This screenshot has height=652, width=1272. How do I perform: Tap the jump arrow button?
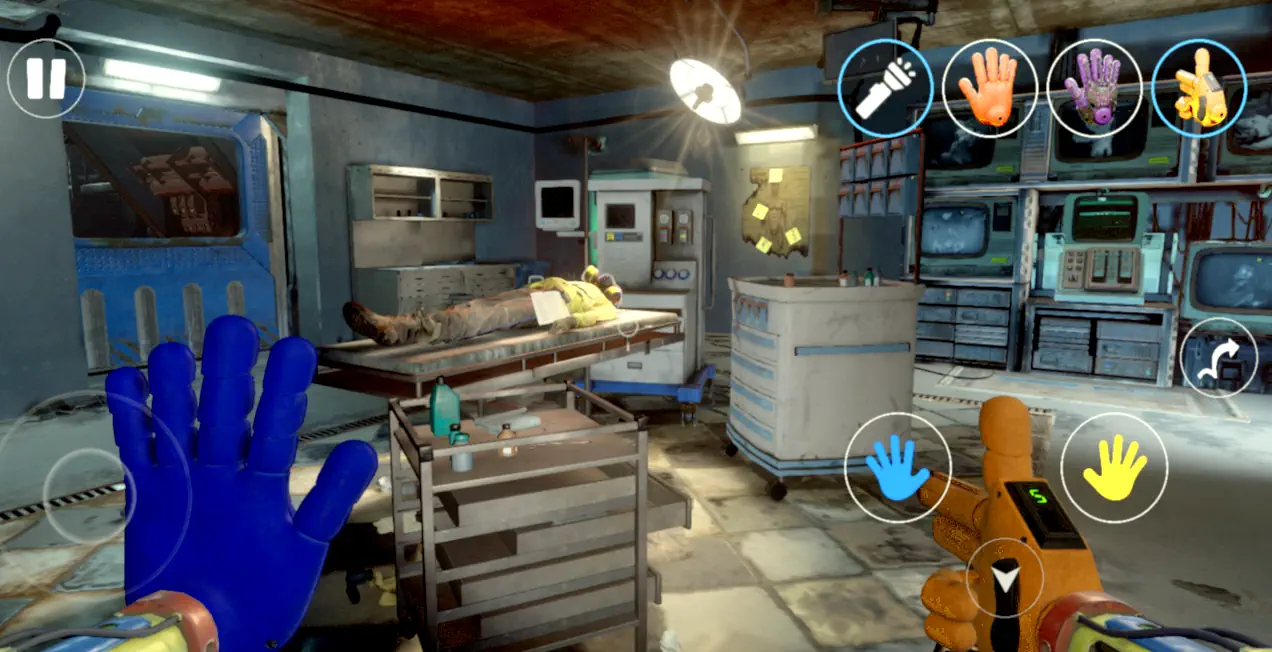pos(1218,357)
